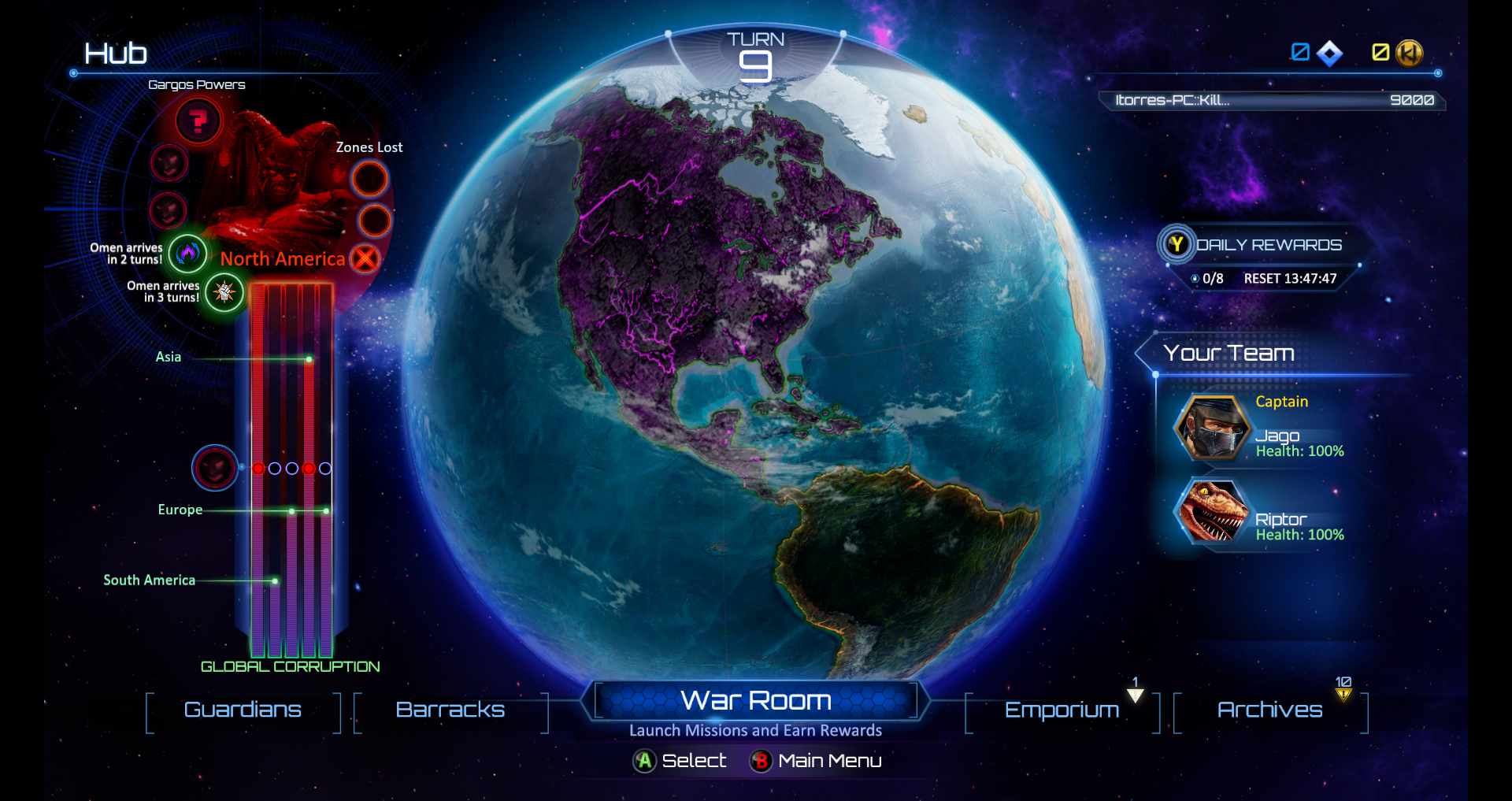Open the Barracks menu
The width and height of the screenshot is (1512, 801).
[x=450, y=710]
